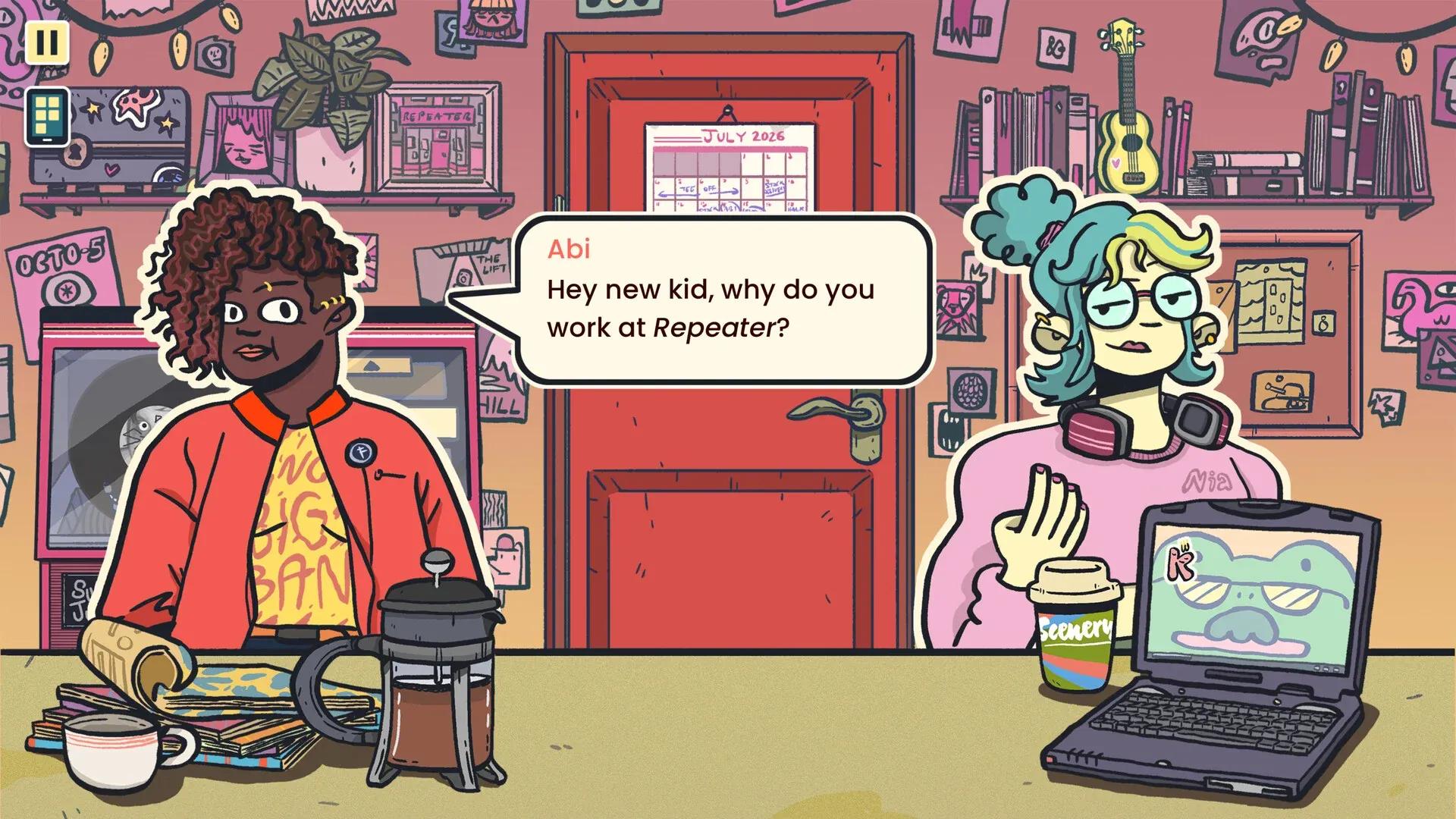Click the striped band on the coffee cup

coord(1077,667)
